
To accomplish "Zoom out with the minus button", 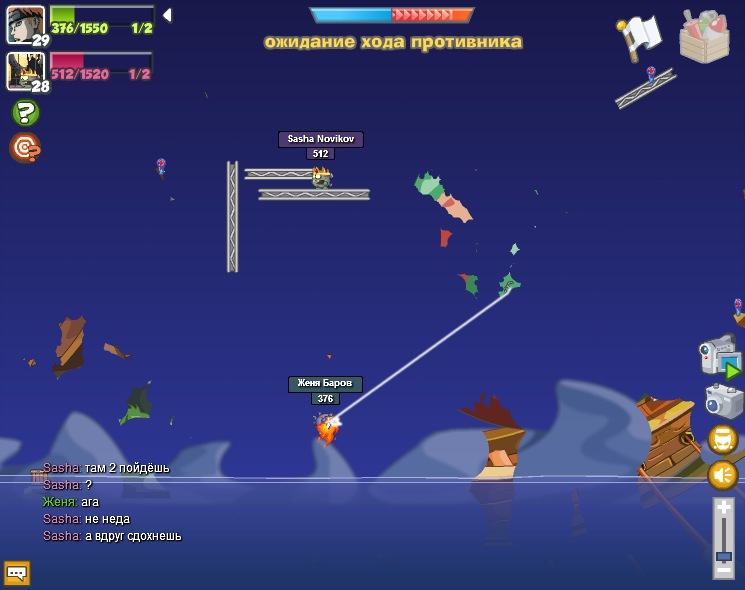I will point(723,571).
